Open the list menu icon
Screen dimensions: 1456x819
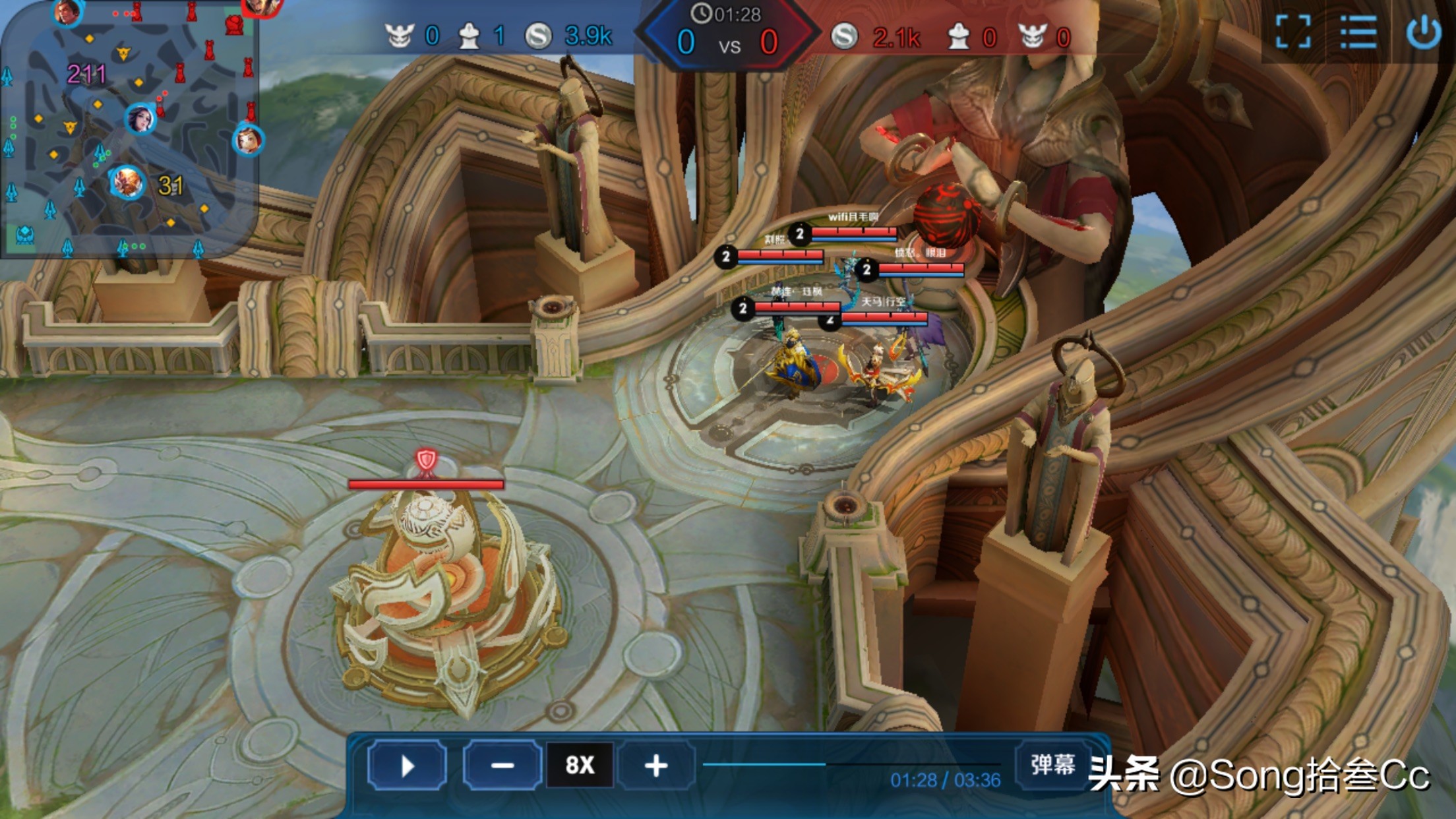pos(1358,32)
